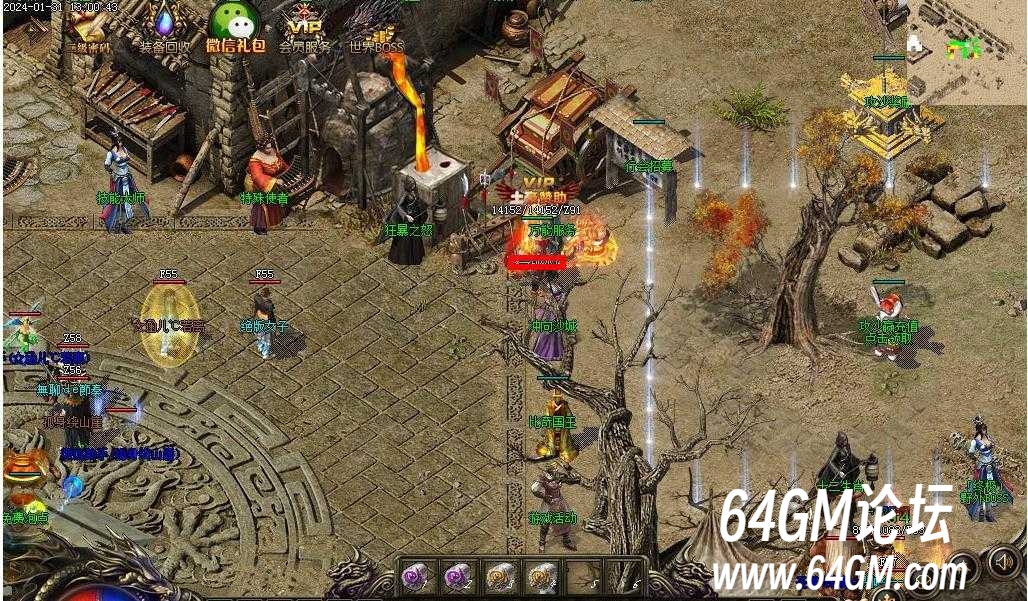Claim the 微信礼包 WeChat gift pack
The height and width of the screenshot is (601, 1028).
235,27
